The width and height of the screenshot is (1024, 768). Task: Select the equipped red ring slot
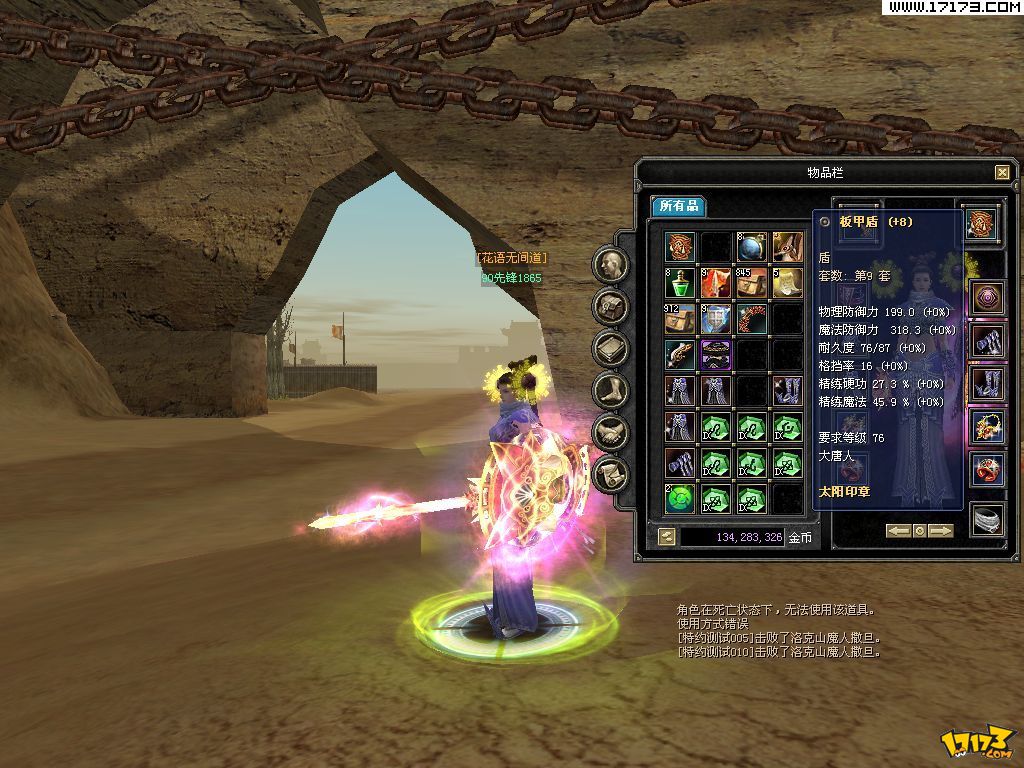coord(988,469)
